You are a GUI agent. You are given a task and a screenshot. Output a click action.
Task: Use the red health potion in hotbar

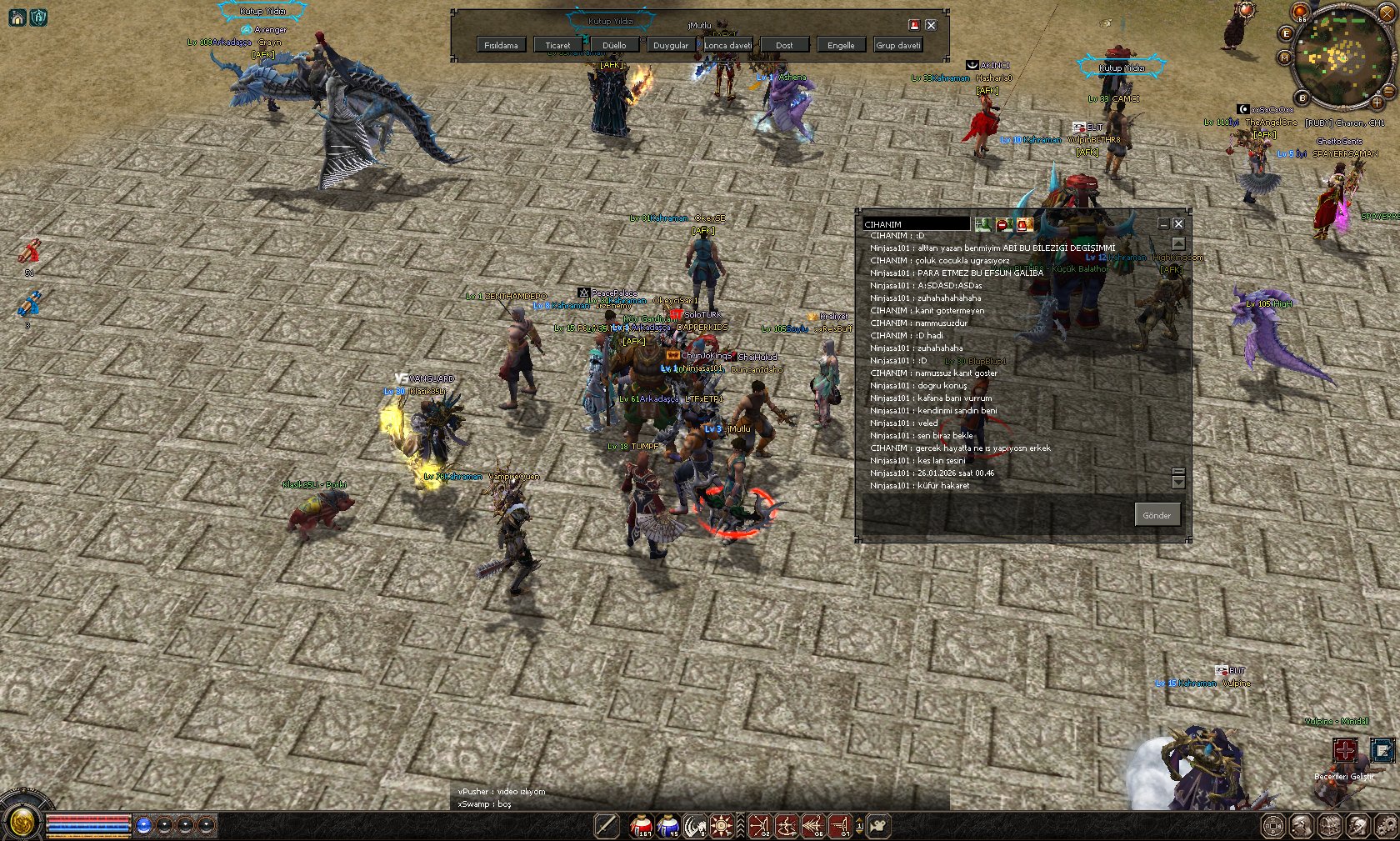(x=641, y=826)
